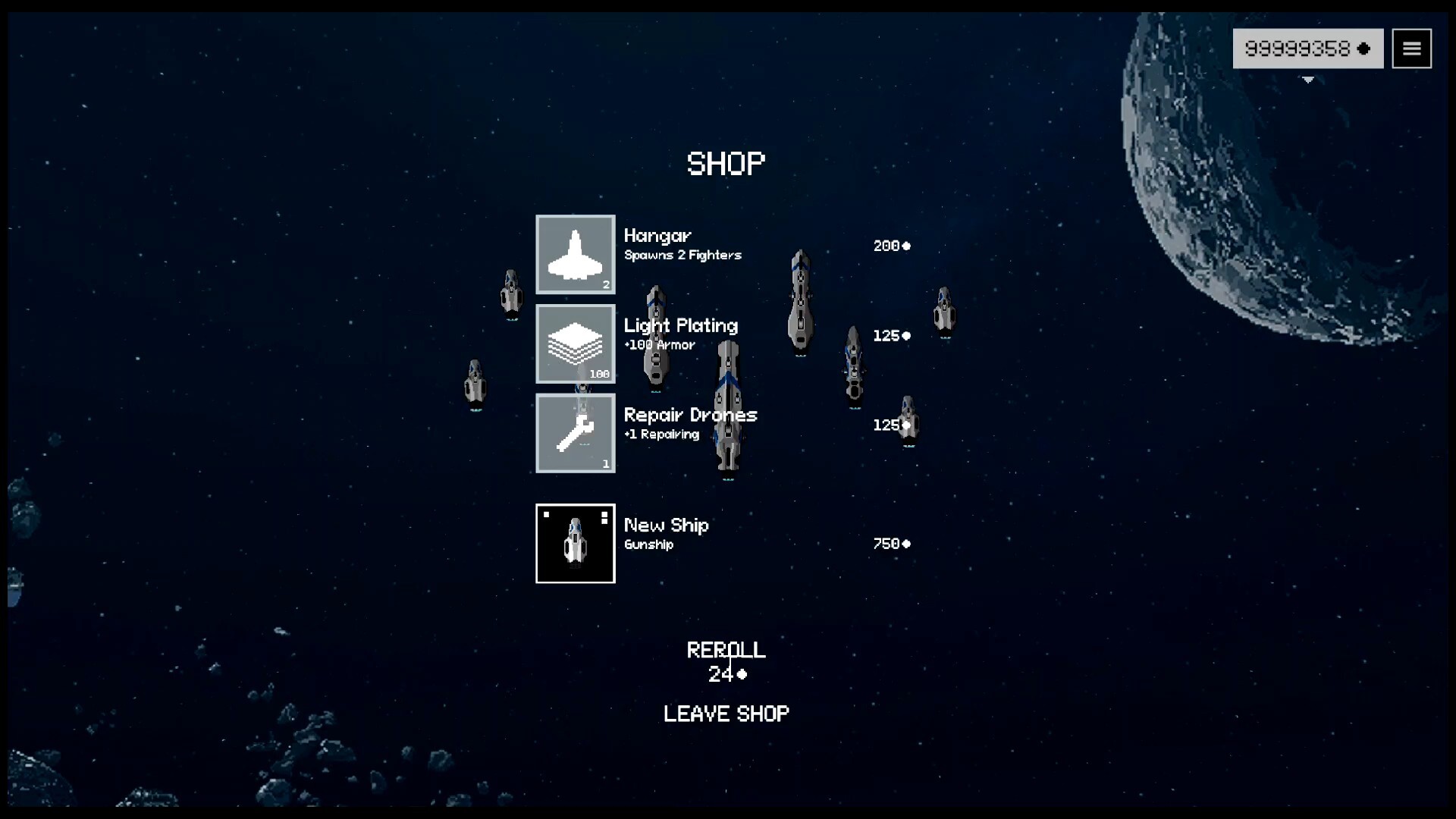Click the coin icon beside 99999358
The width and height of the screenshot is (1456, 819).
[1364, 48]
